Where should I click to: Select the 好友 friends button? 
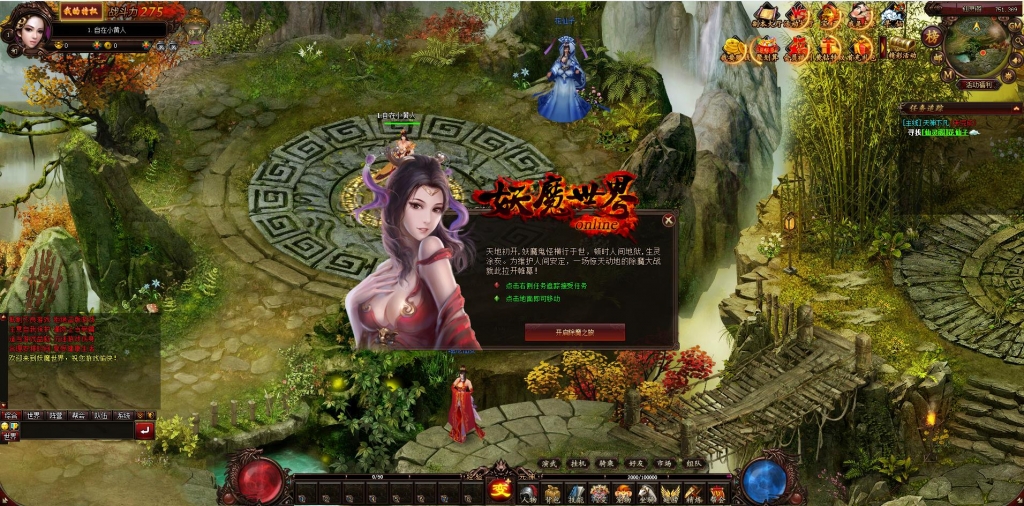click(636, 464)
